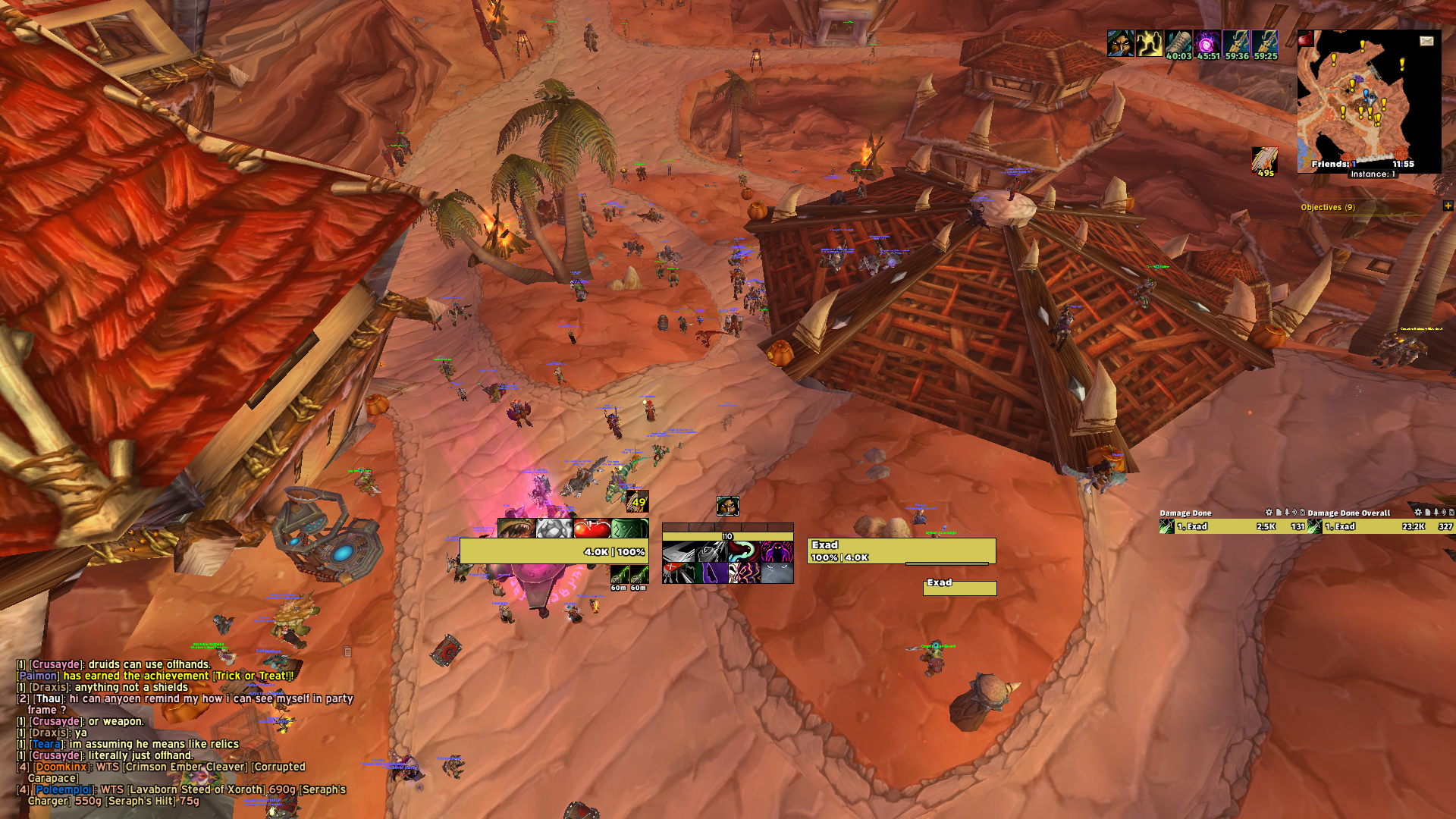Screen dimensions: 1456x819
Task: Click the Exad target unit frame
Action: [x=901, y=551]
